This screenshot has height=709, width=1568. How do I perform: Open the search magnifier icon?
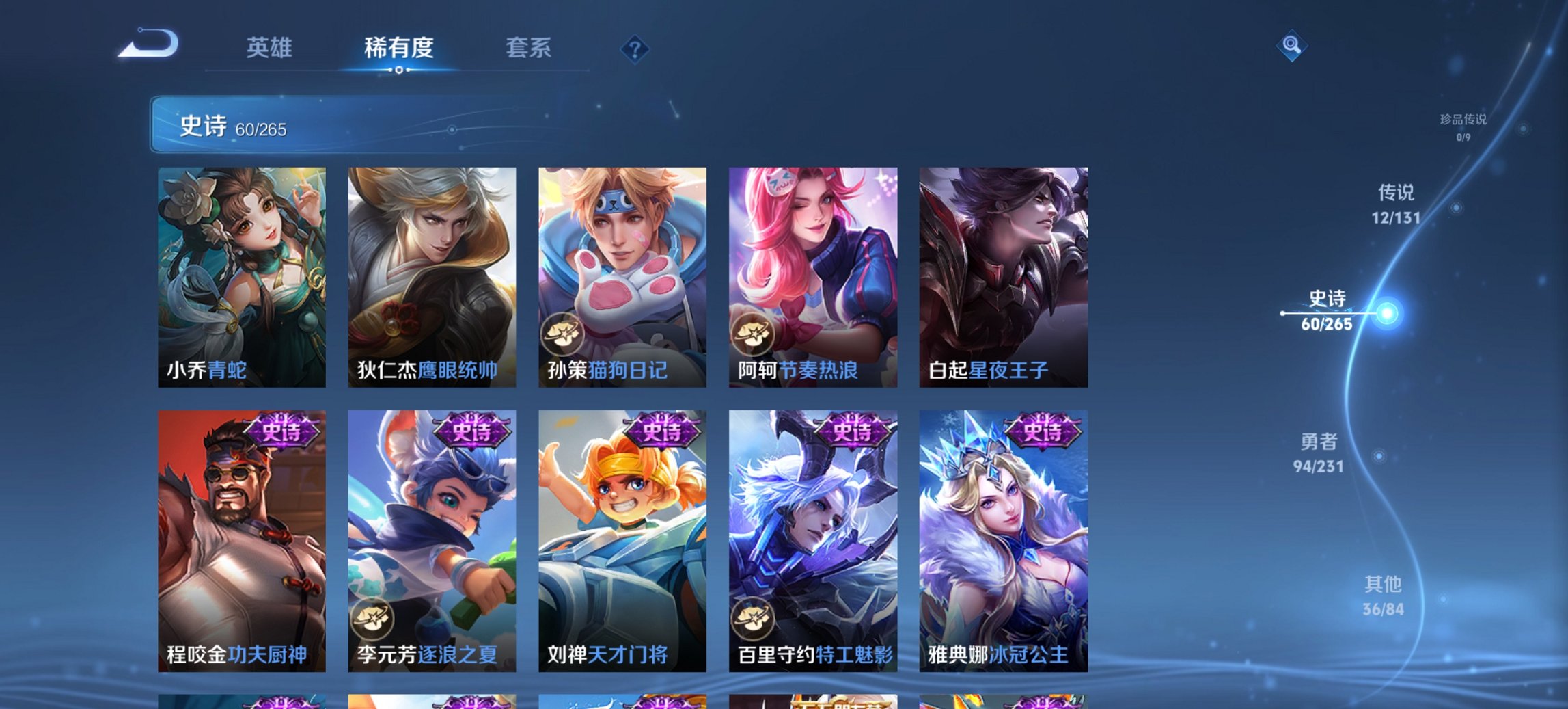[x=1291, y=48]
